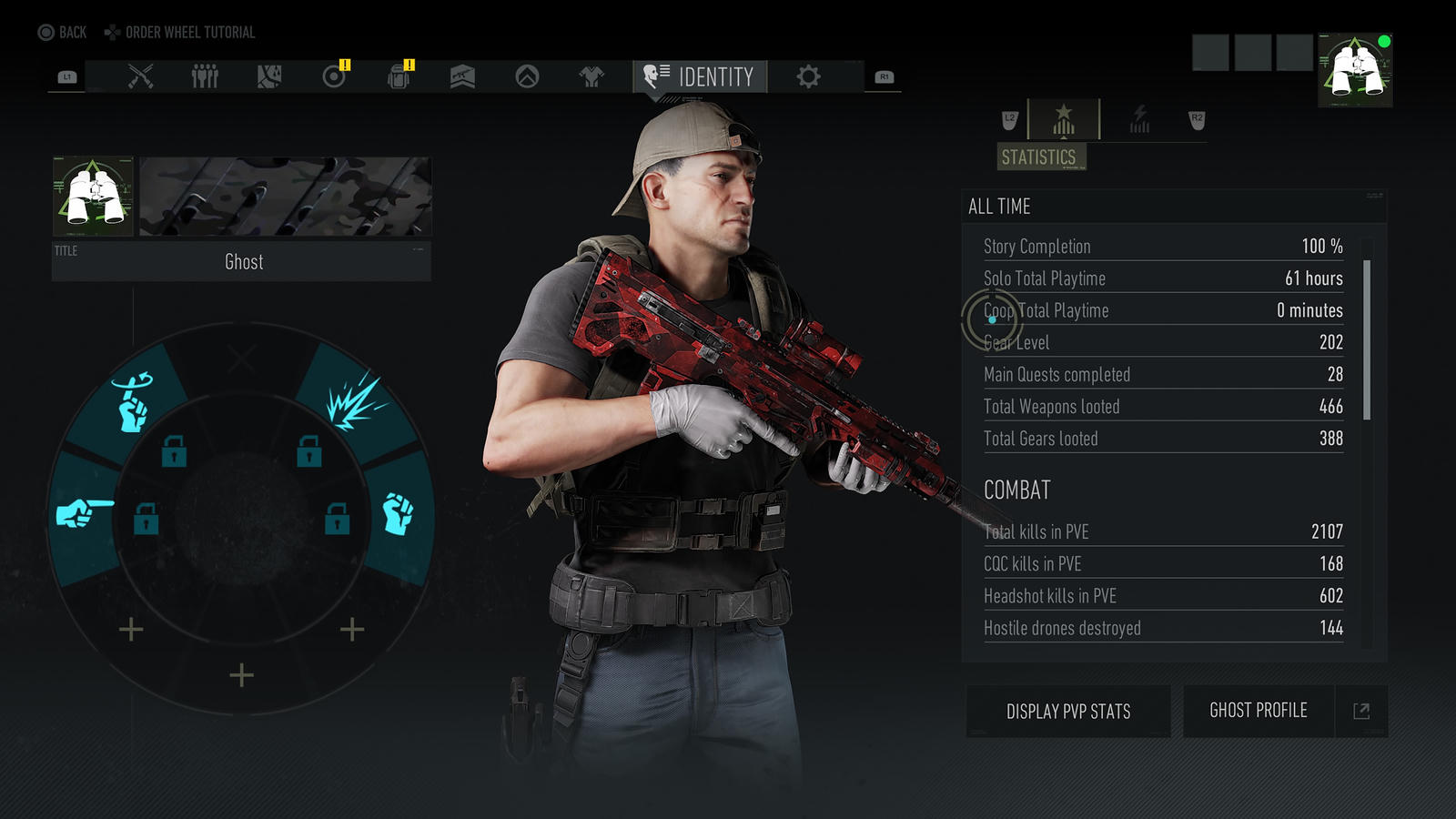Select the pointing hand order wheel slot
The image size is (1456, 819).
85,513
